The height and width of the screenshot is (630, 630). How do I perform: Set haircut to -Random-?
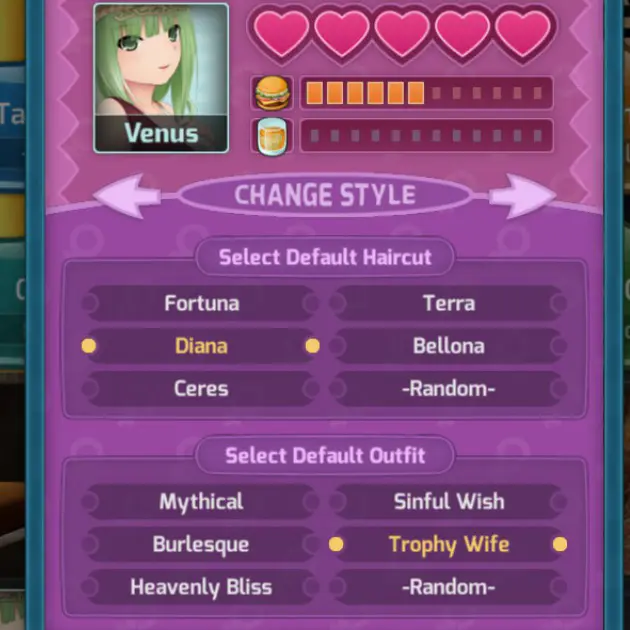[448, 388]
